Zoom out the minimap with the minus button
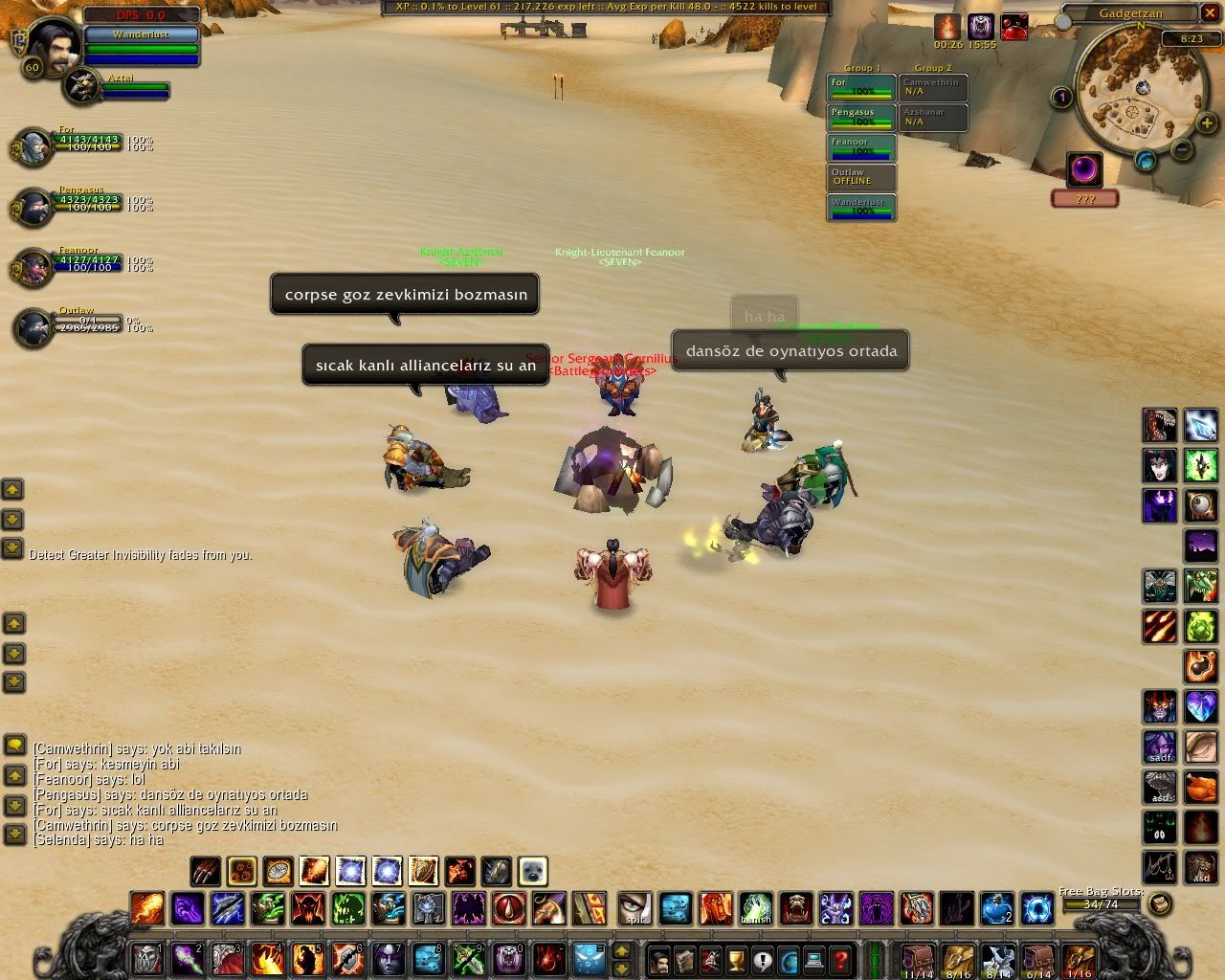 1182,150
